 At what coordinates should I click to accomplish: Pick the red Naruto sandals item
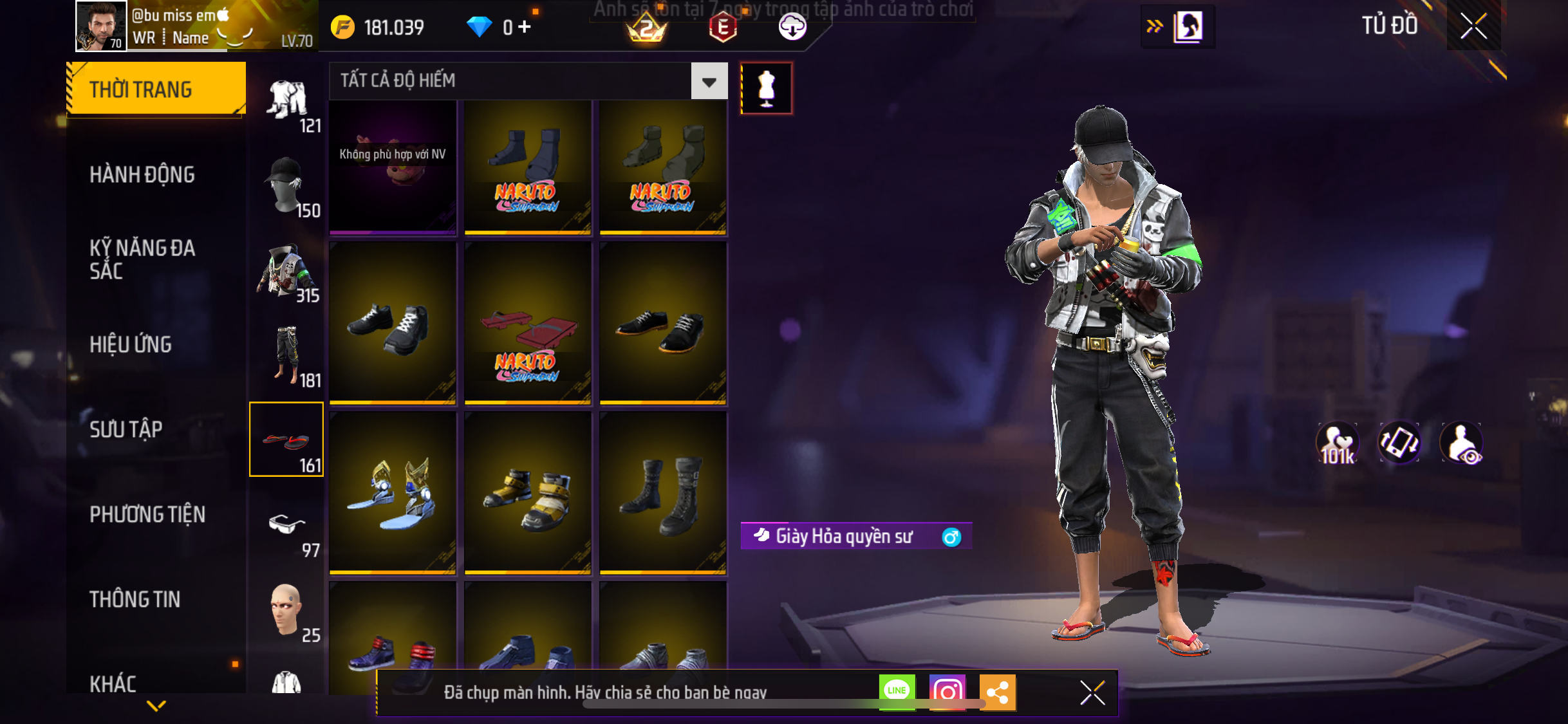coord(528,323)
